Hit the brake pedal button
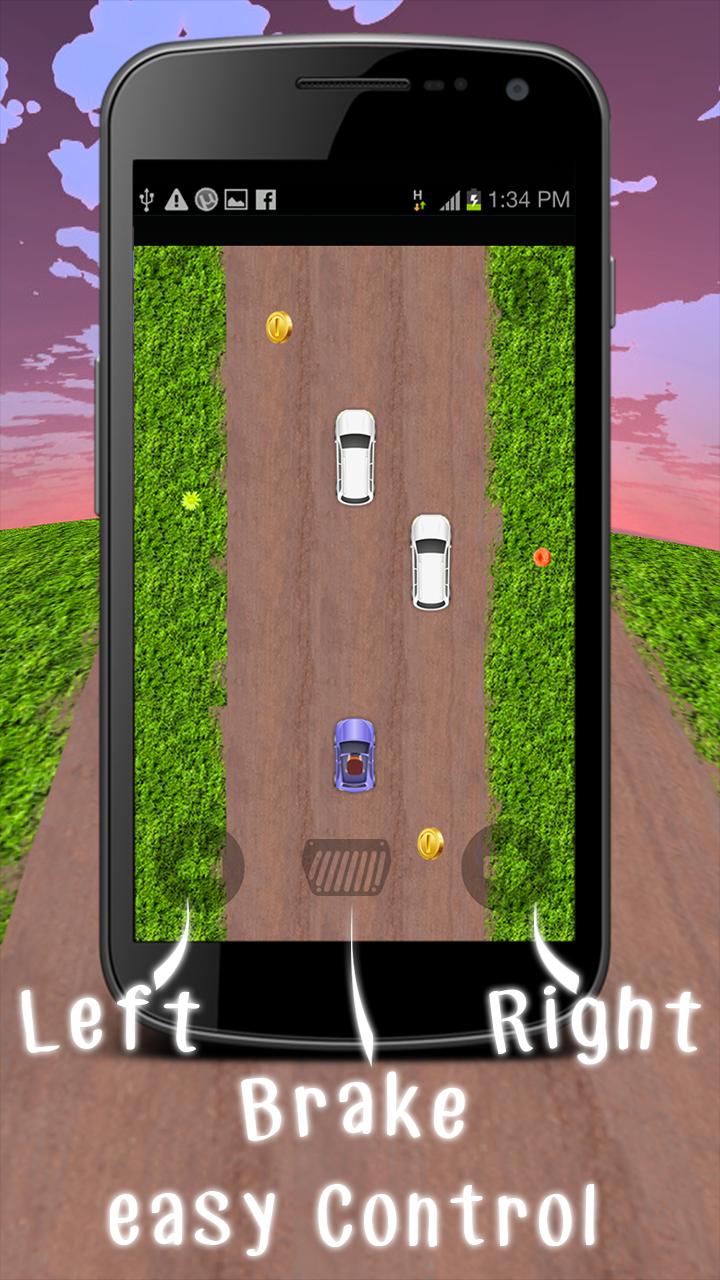Screen dimensions: 720x1280 click(346, 867)
